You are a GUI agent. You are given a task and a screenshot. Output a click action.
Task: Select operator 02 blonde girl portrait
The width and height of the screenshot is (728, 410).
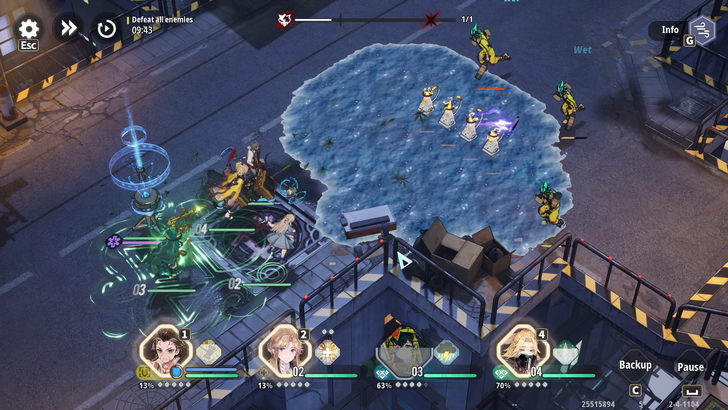(281, 351)
